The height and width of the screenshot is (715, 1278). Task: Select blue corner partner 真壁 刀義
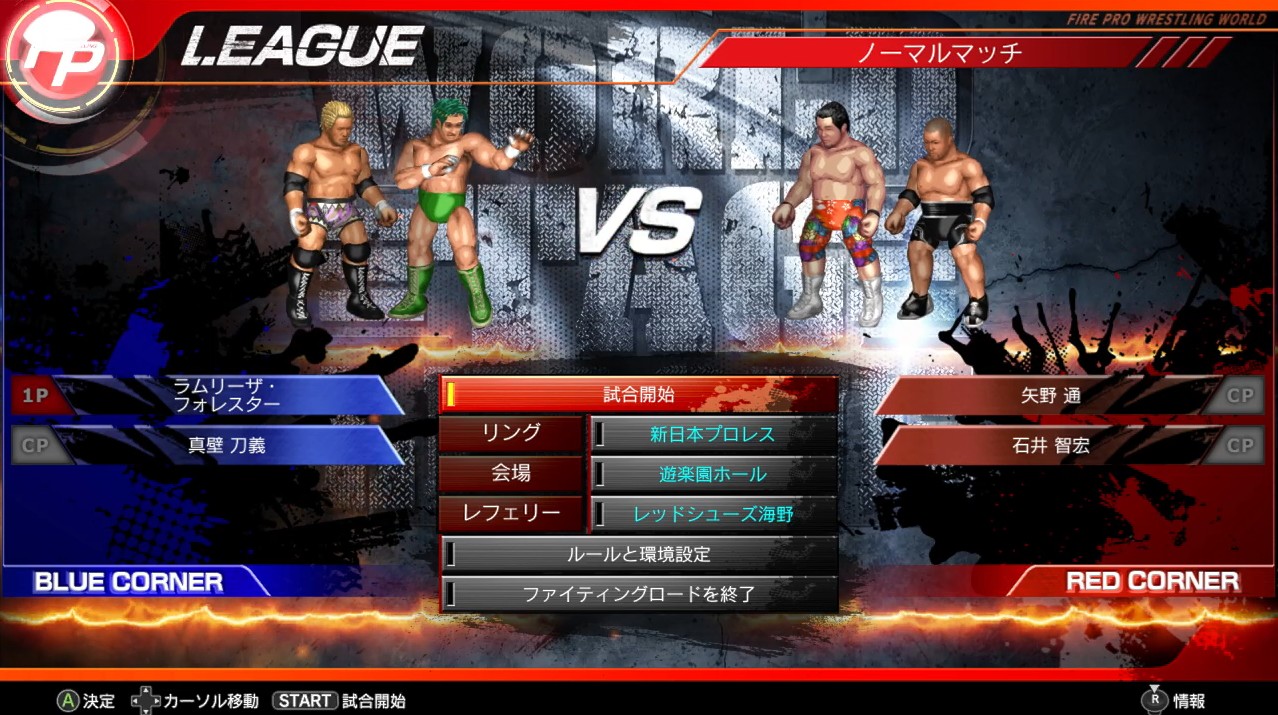(x=227, y=445)
